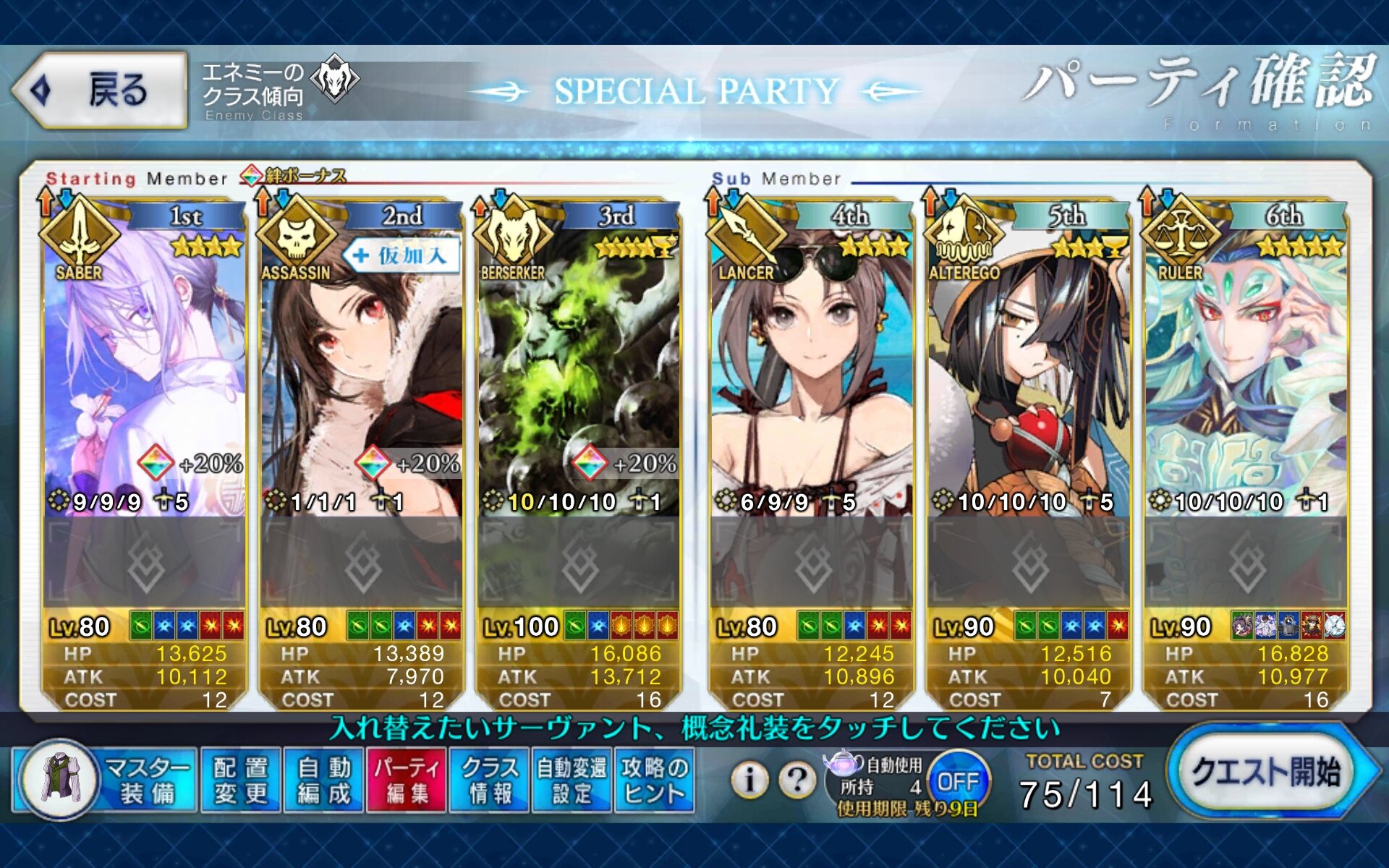Viewport: 1389px width, 868px height.
Task: Open 自動変遷設定 settings
Action: click(x=572, y=780)
